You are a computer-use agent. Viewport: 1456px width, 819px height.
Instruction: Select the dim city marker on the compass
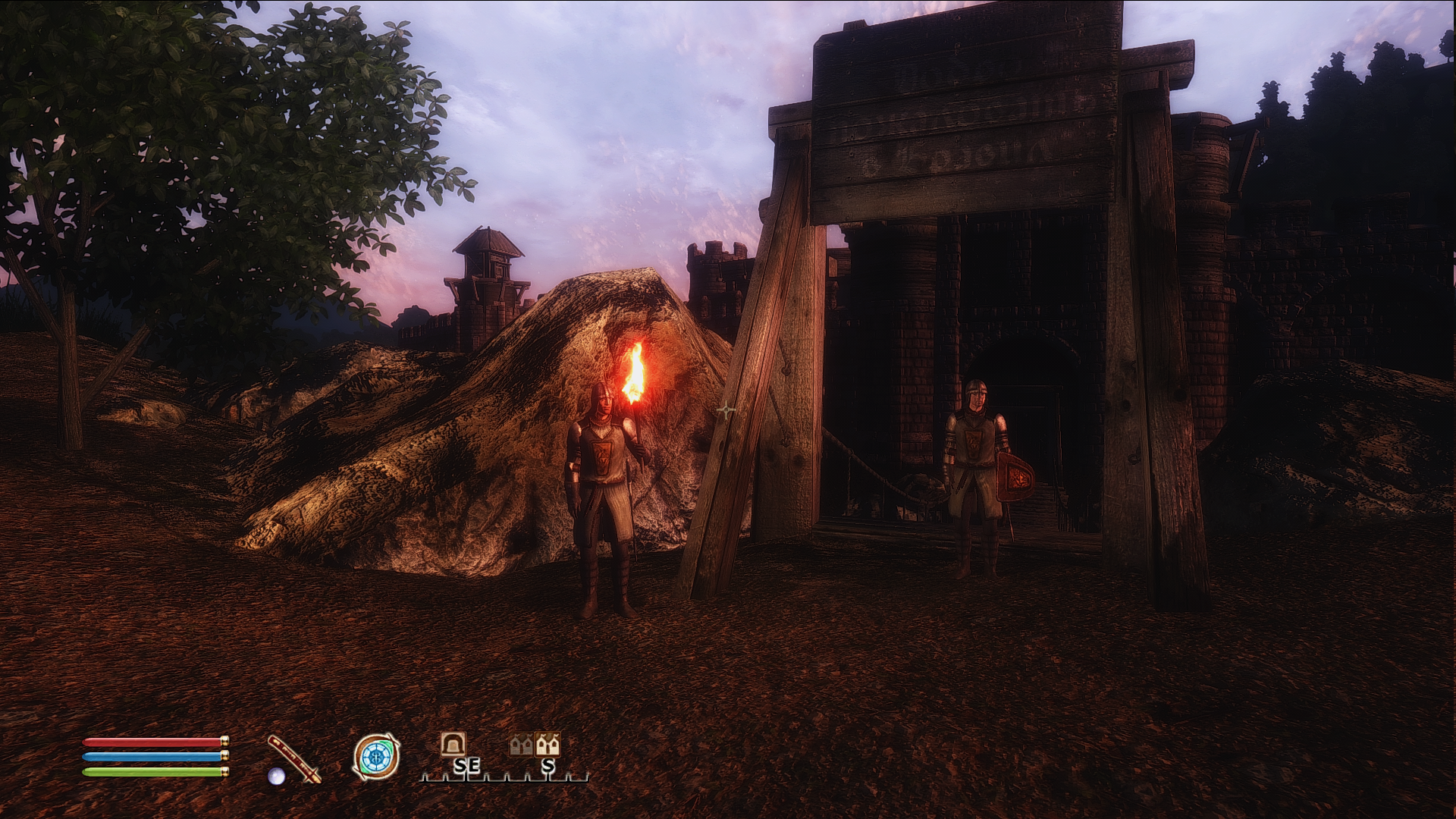click(521, 745)
